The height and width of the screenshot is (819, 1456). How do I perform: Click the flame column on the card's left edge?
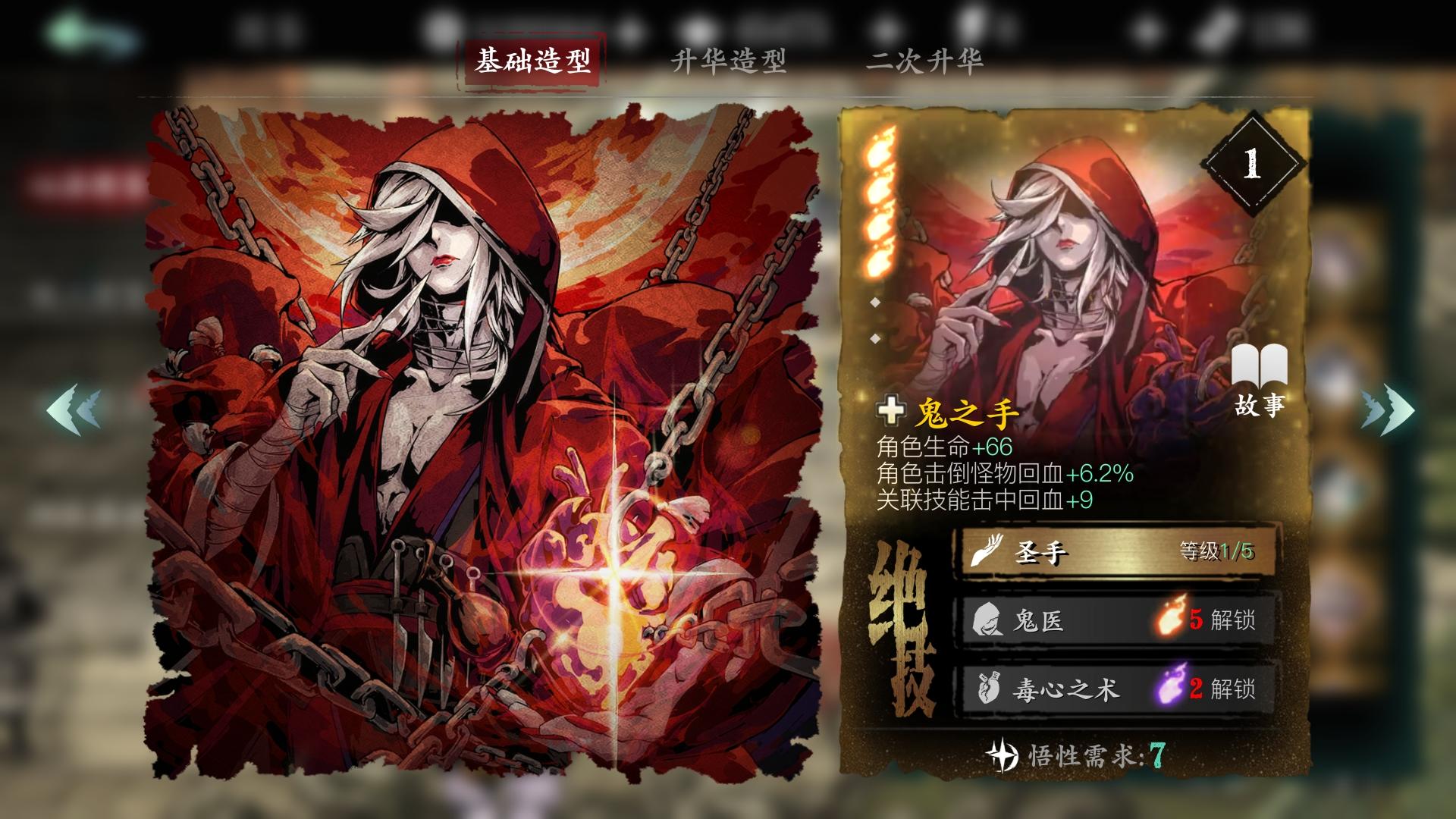[879, 197]
